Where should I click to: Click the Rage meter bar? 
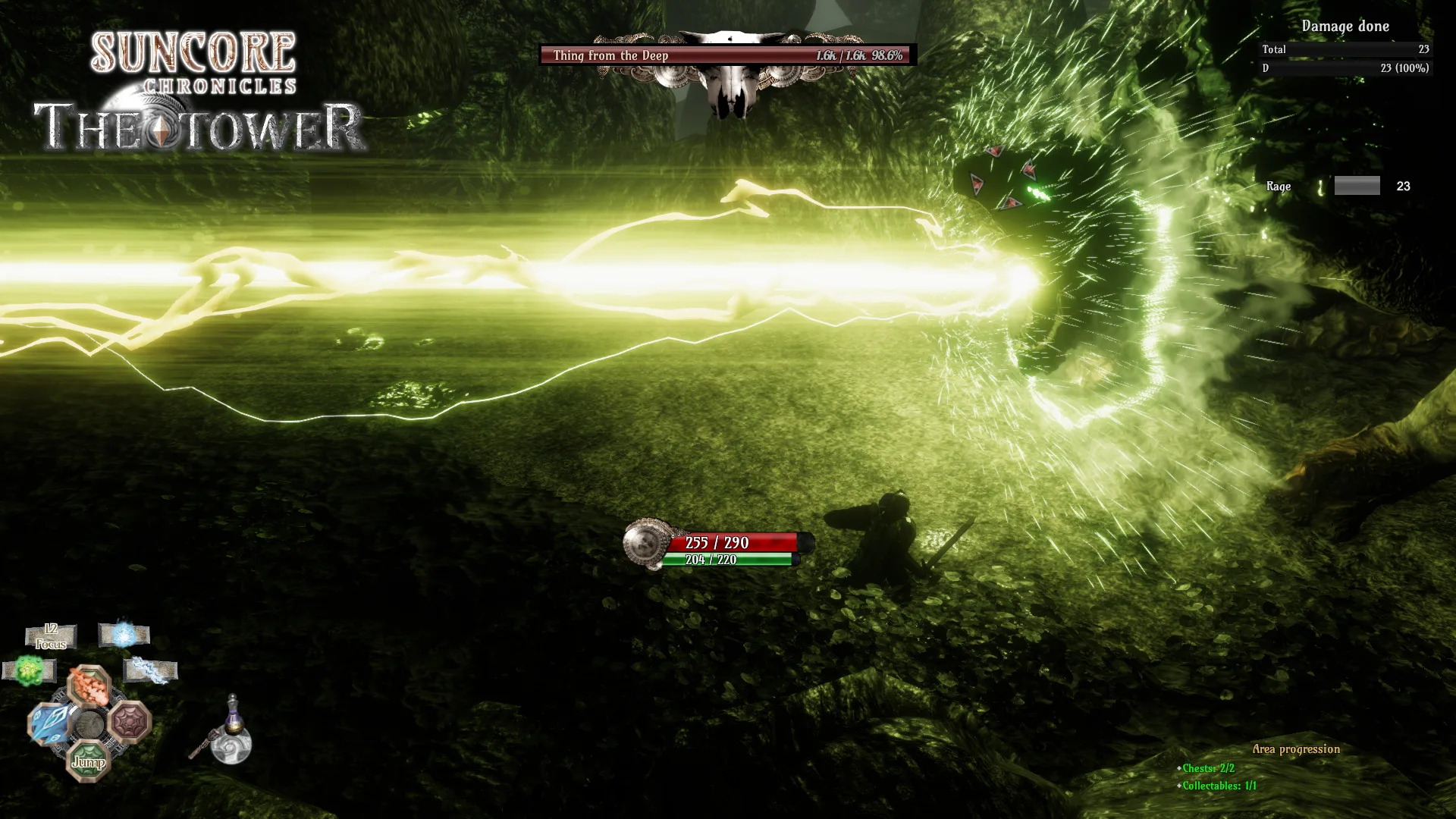(x=1356, y=186)
